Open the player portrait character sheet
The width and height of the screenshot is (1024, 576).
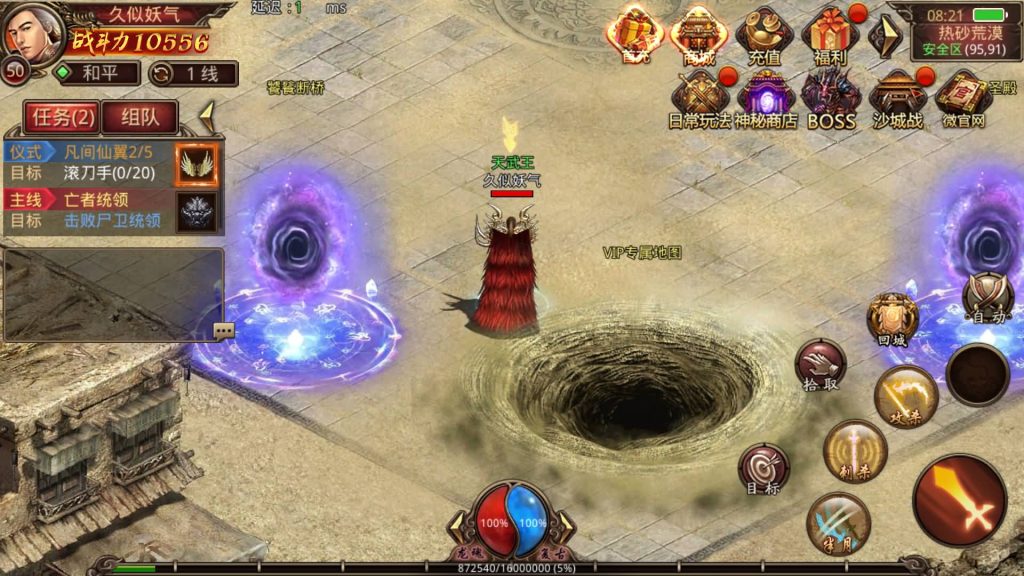click(x=34, y=30)
